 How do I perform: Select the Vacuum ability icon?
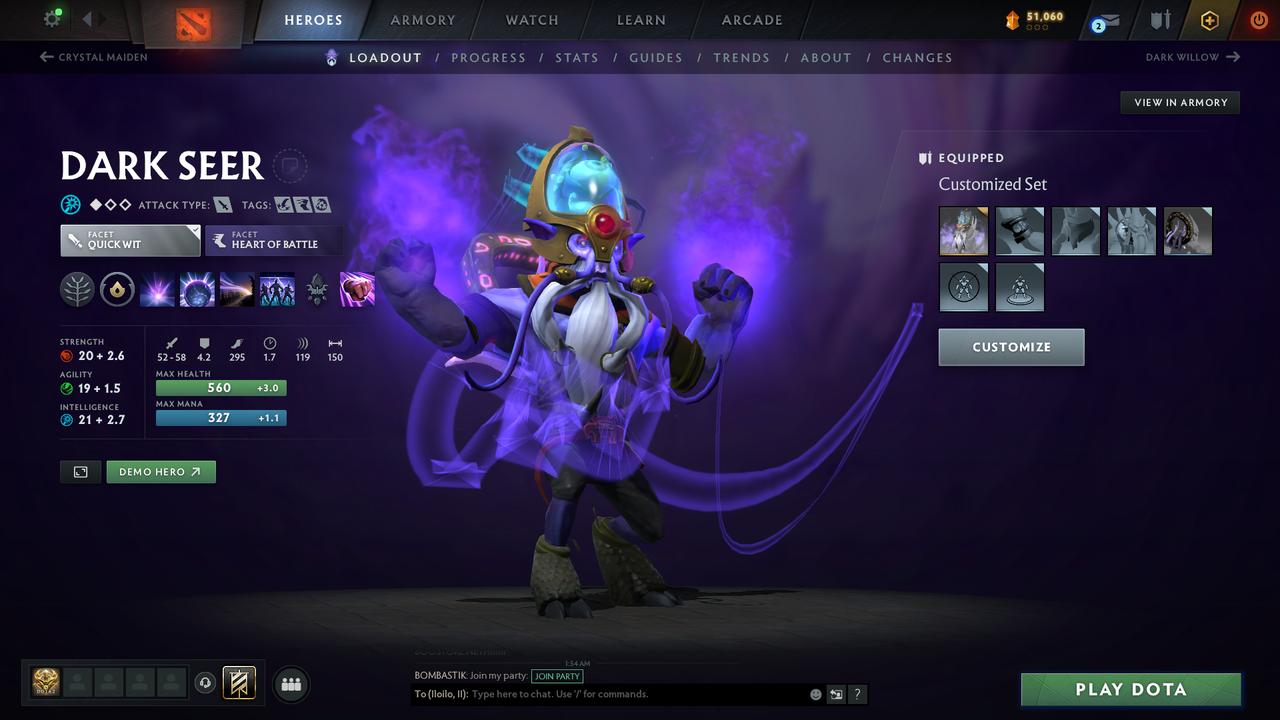click(157, 289)
